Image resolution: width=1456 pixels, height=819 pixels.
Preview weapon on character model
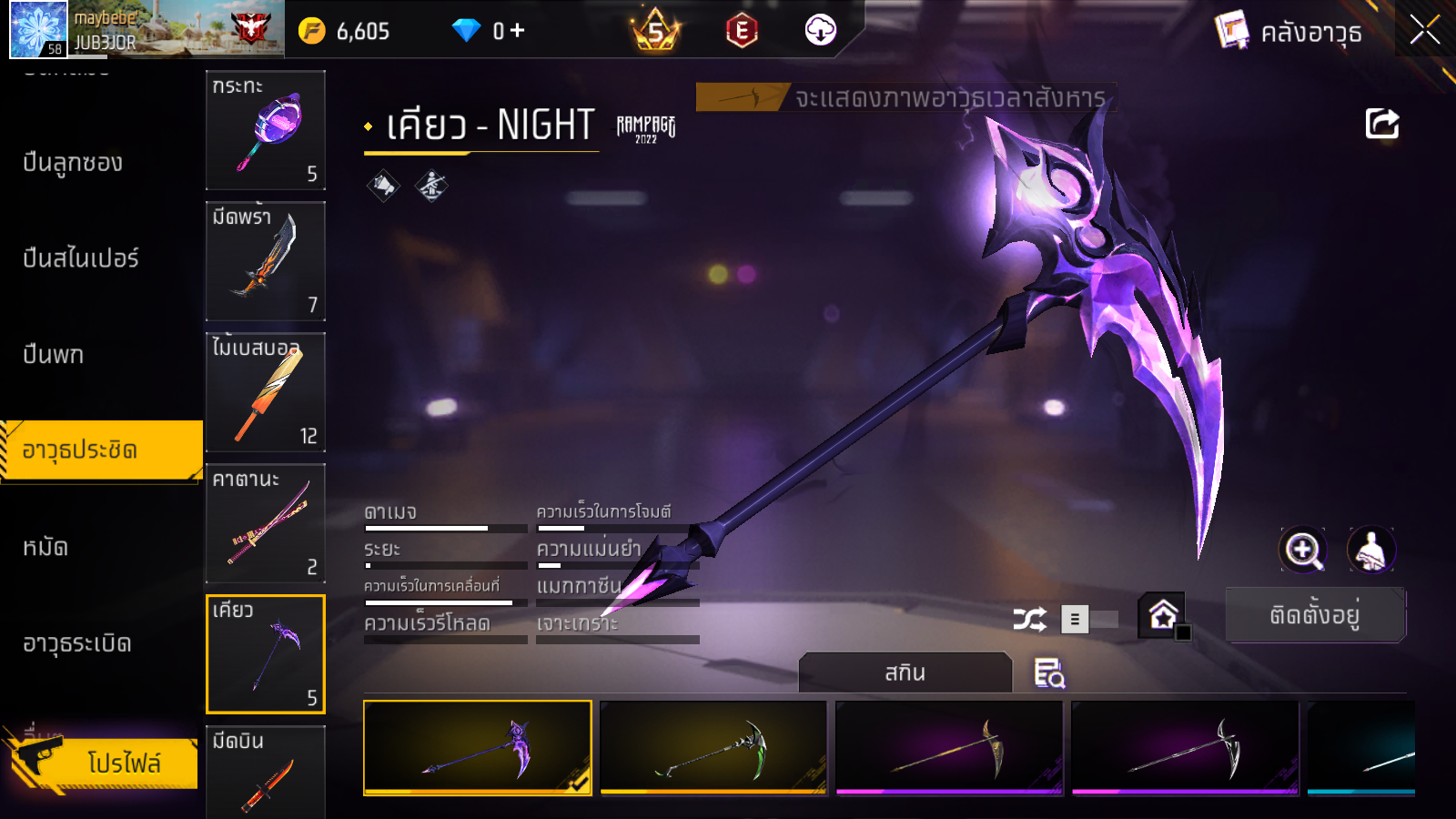[x=1370, y=550]
